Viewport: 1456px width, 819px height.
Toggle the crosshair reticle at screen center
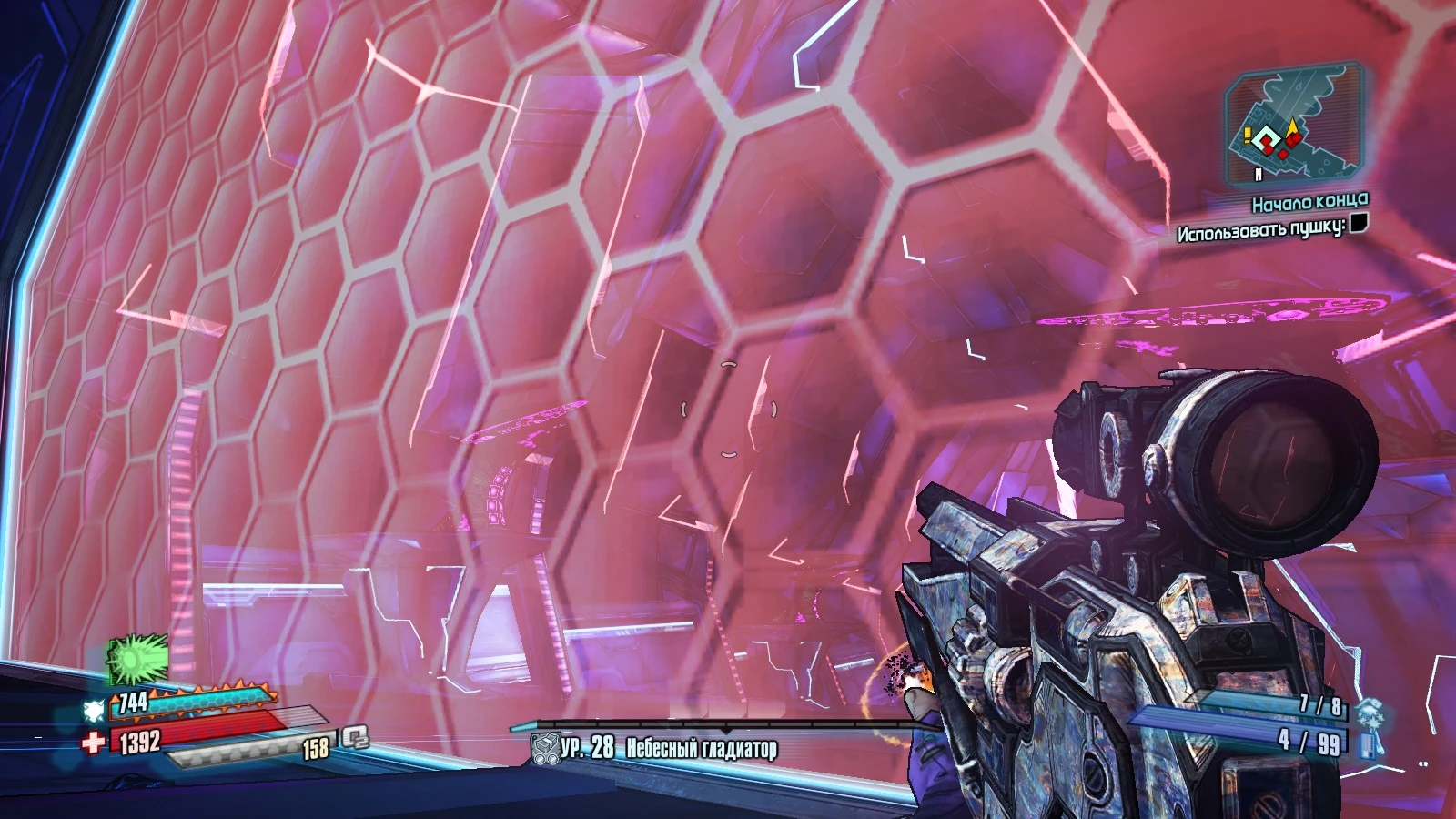click(728, 409)
